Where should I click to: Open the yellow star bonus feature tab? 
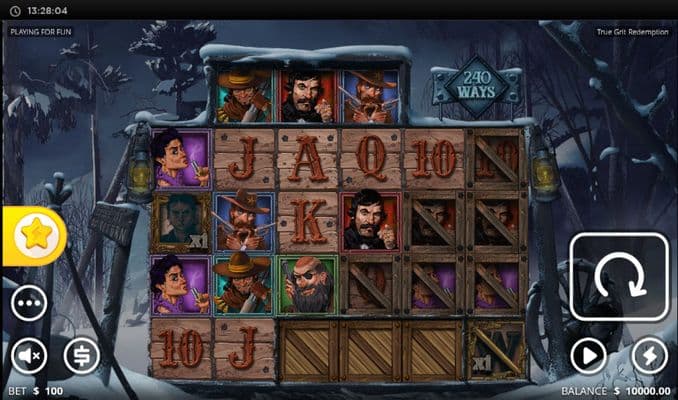(x=36, y=236)
